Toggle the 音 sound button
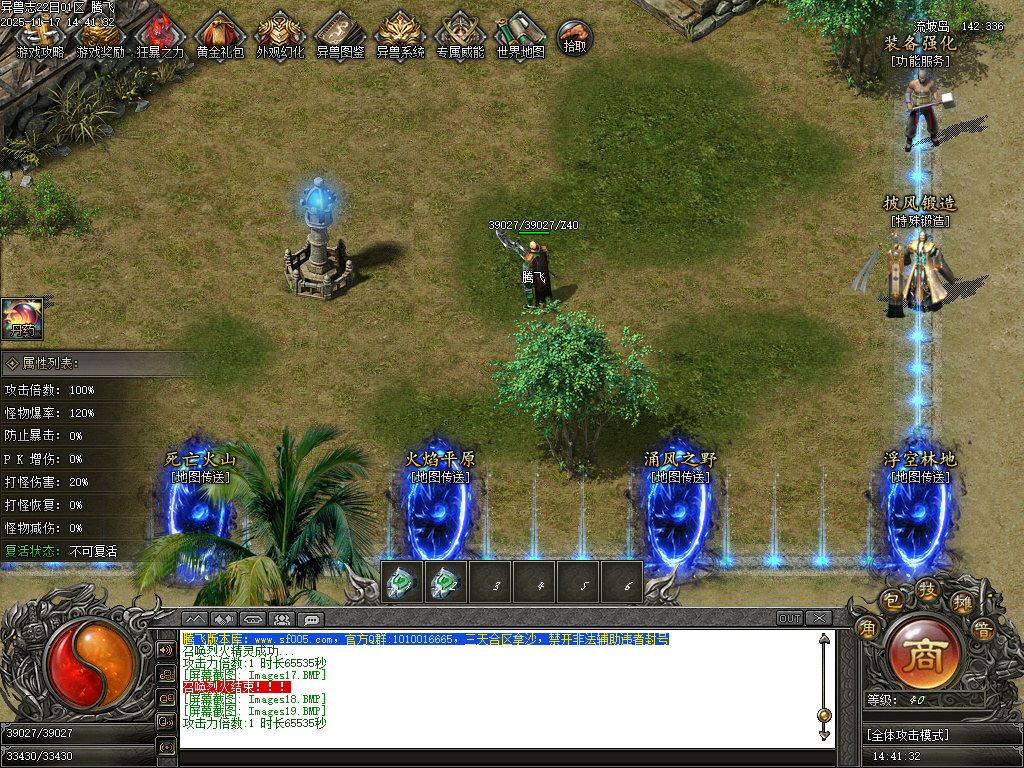 pos(983,629)
